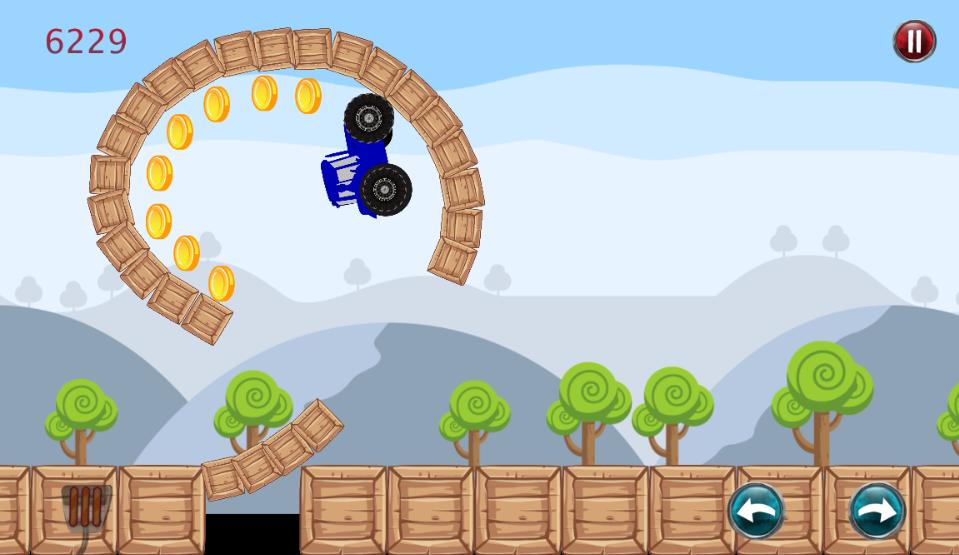Tap the left curved arrow button
The width and height of the screenshot is (959, 555).
[755, 510]
